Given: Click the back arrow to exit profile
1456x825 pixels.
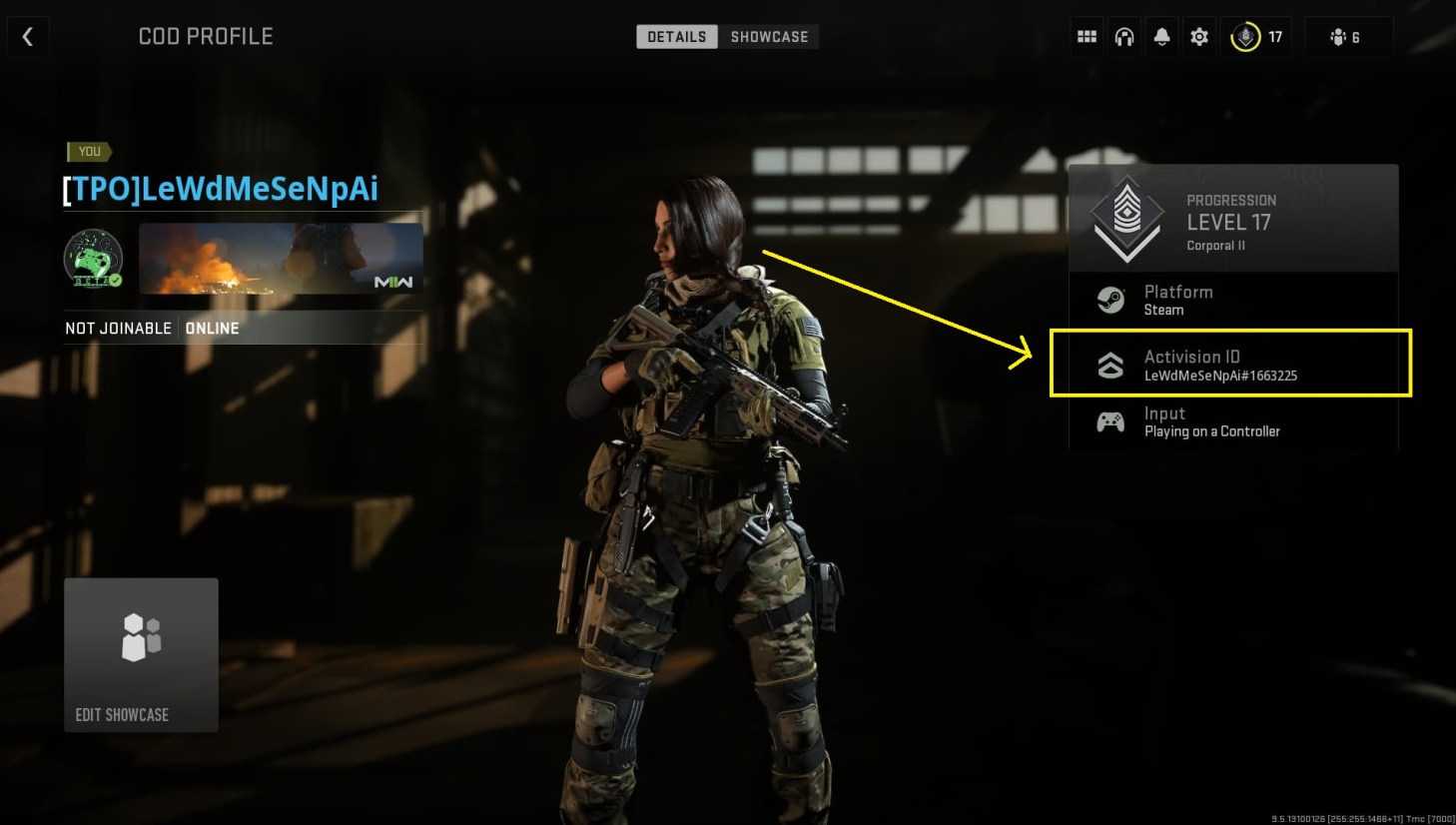Looking at the screenshot, I should coord(27,35).
